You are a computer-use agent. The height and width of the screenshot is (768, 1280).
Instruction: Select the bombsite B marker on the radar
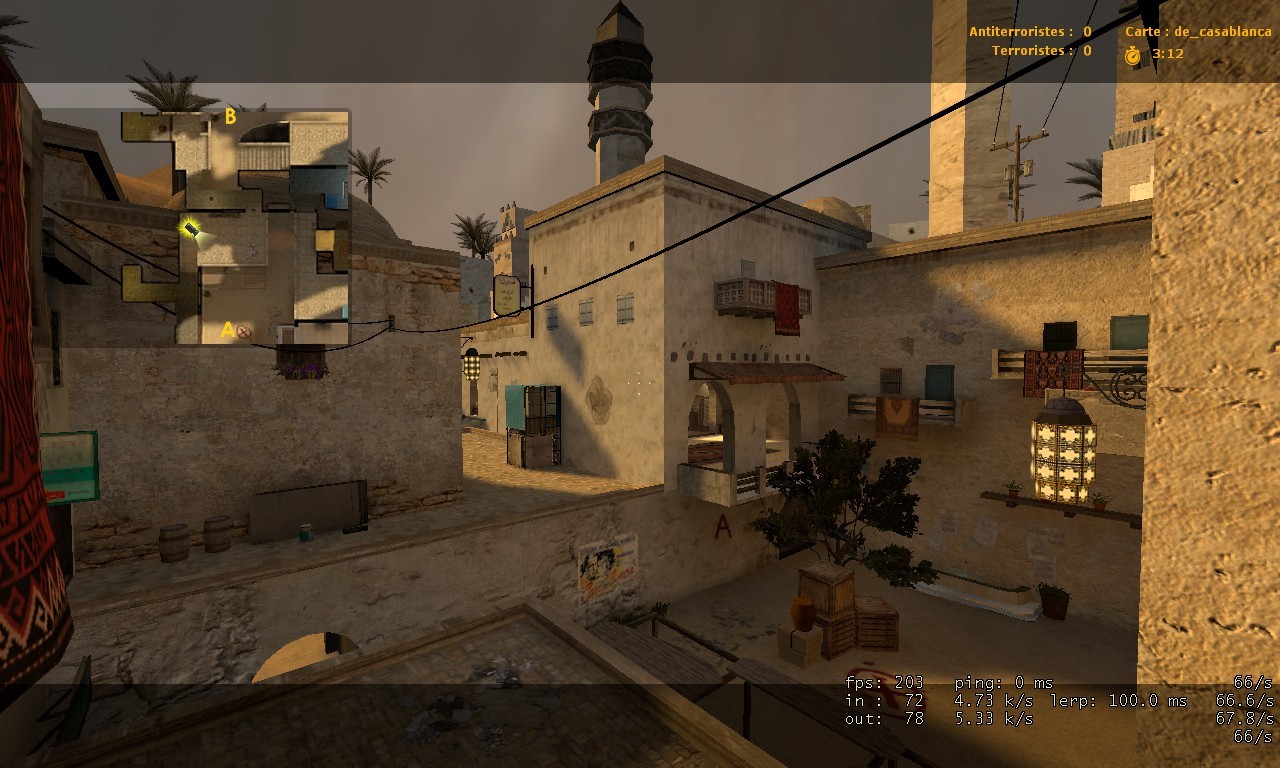coord(232,116)
